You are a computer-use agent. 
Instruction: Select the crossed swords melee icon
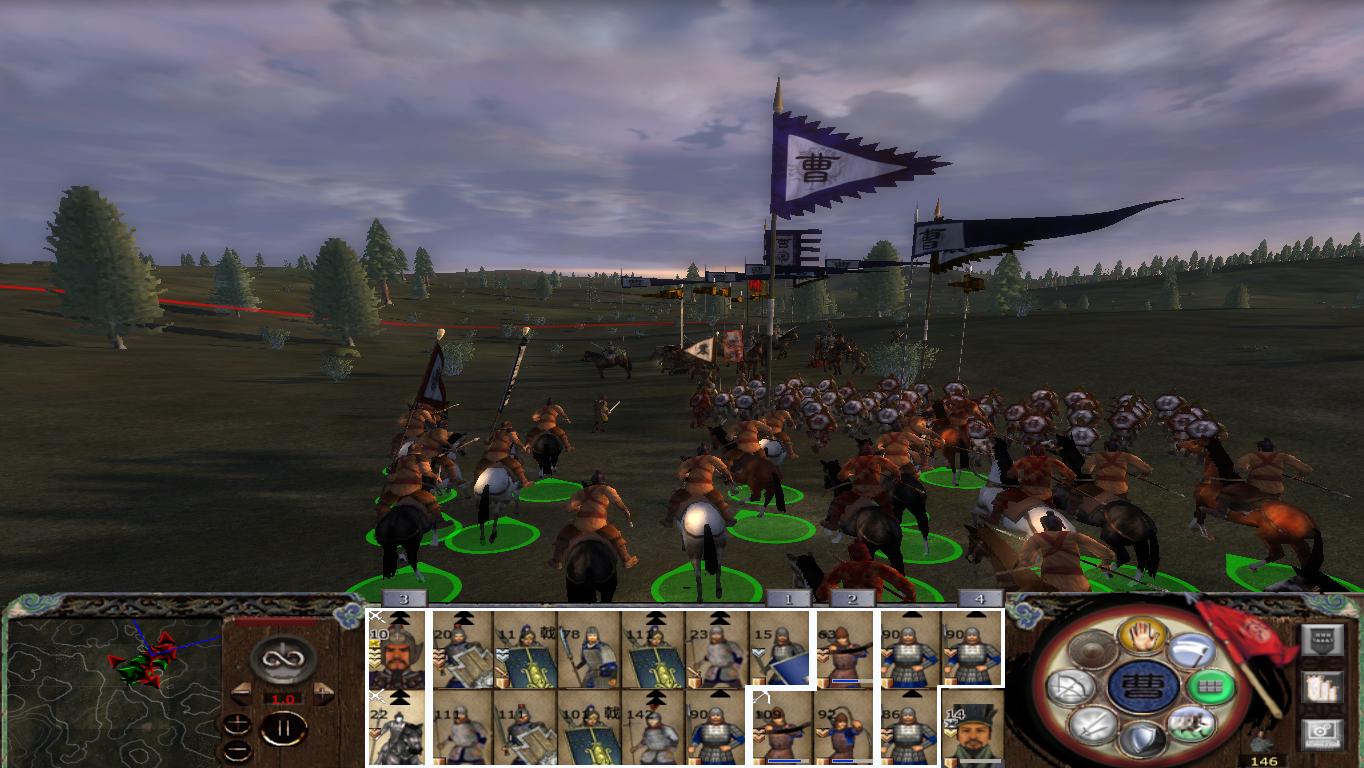tap(1093, 726)
